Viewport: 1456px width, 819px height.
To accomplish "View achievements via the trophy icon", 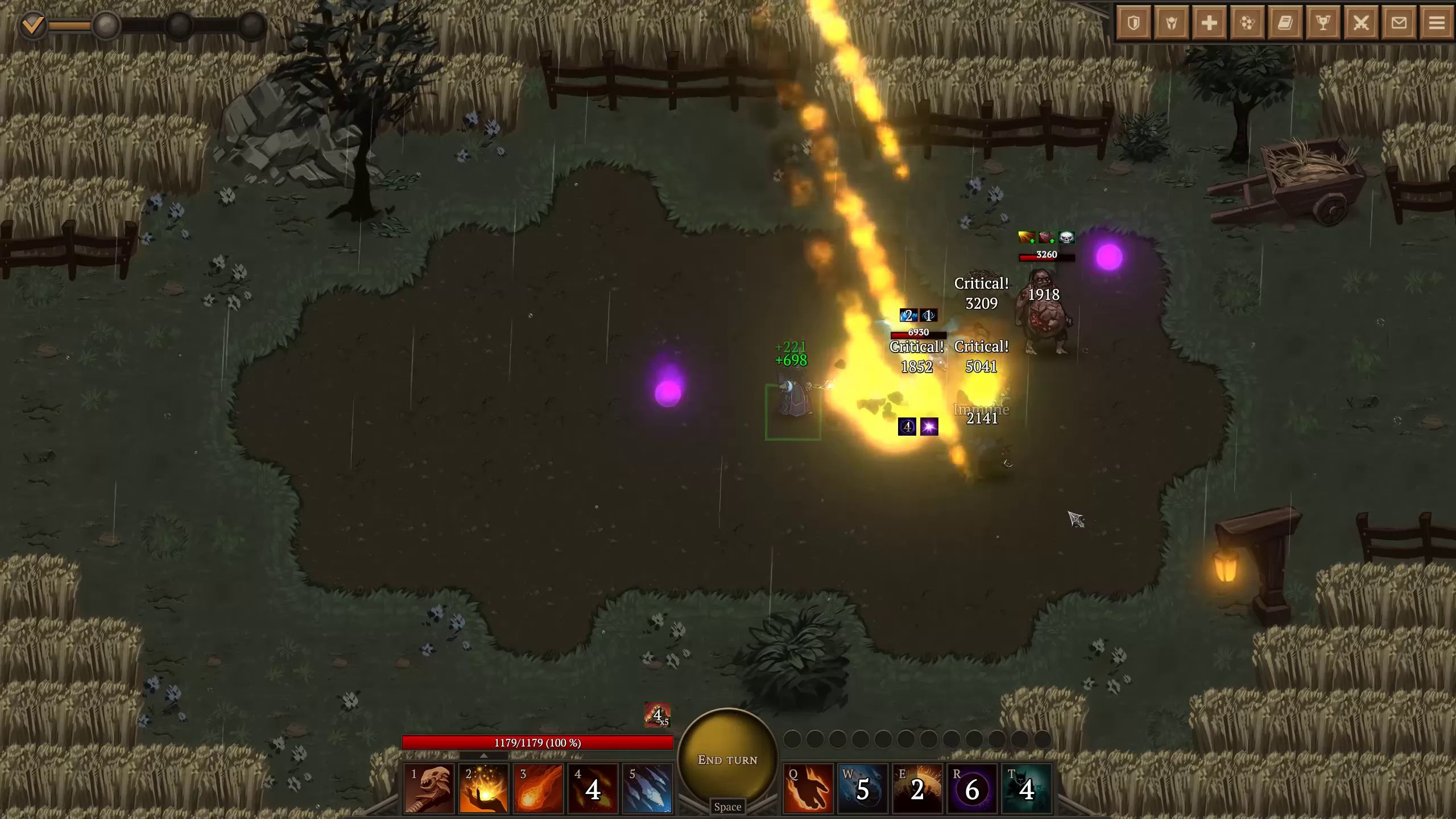I will click(1325, 23).
